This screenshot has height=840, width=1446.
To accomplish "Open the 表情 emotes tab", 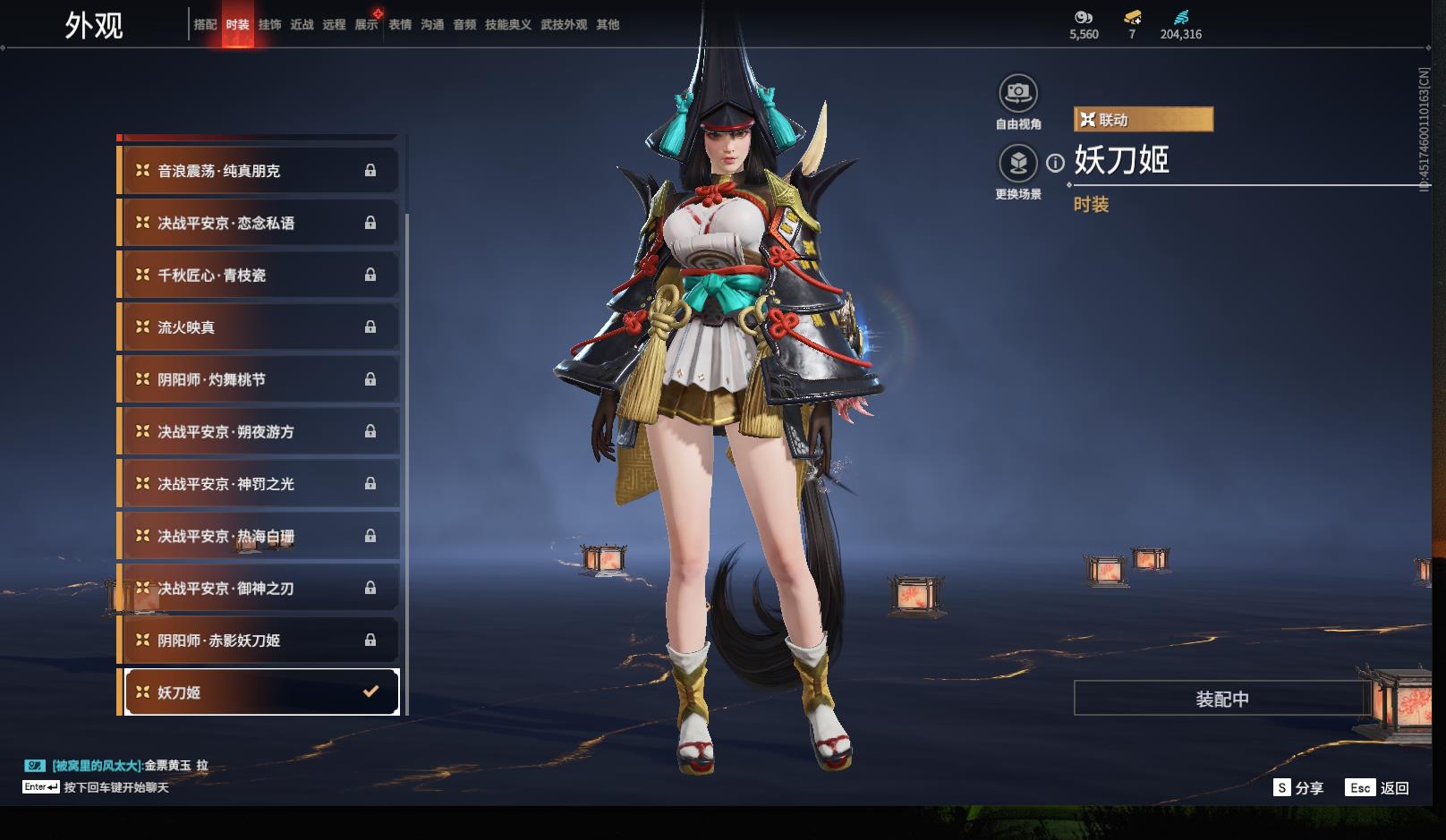I will click(400, 25).
